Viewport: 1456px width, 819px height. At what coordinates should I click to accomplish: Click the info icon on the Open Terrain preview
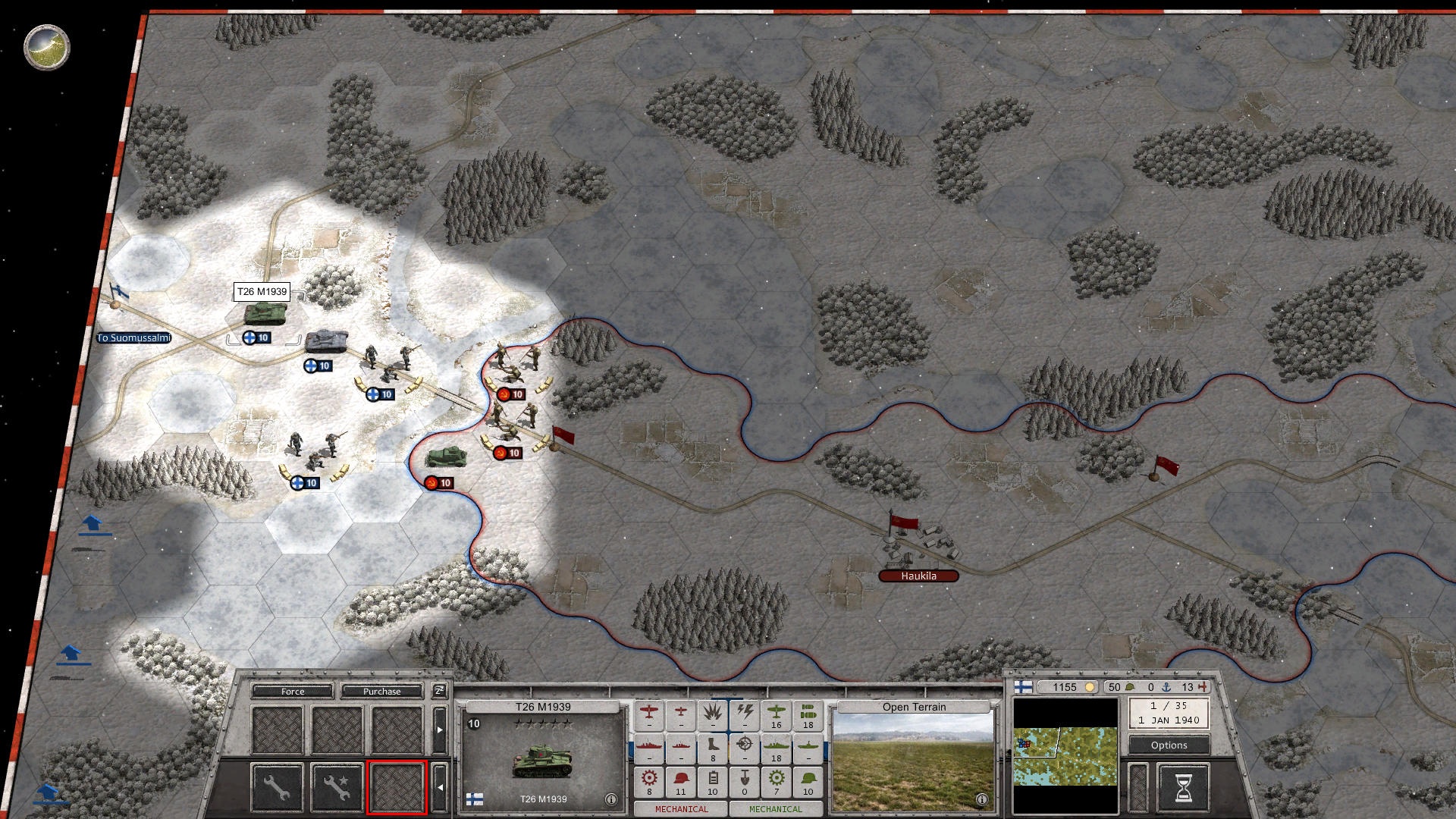983,799
